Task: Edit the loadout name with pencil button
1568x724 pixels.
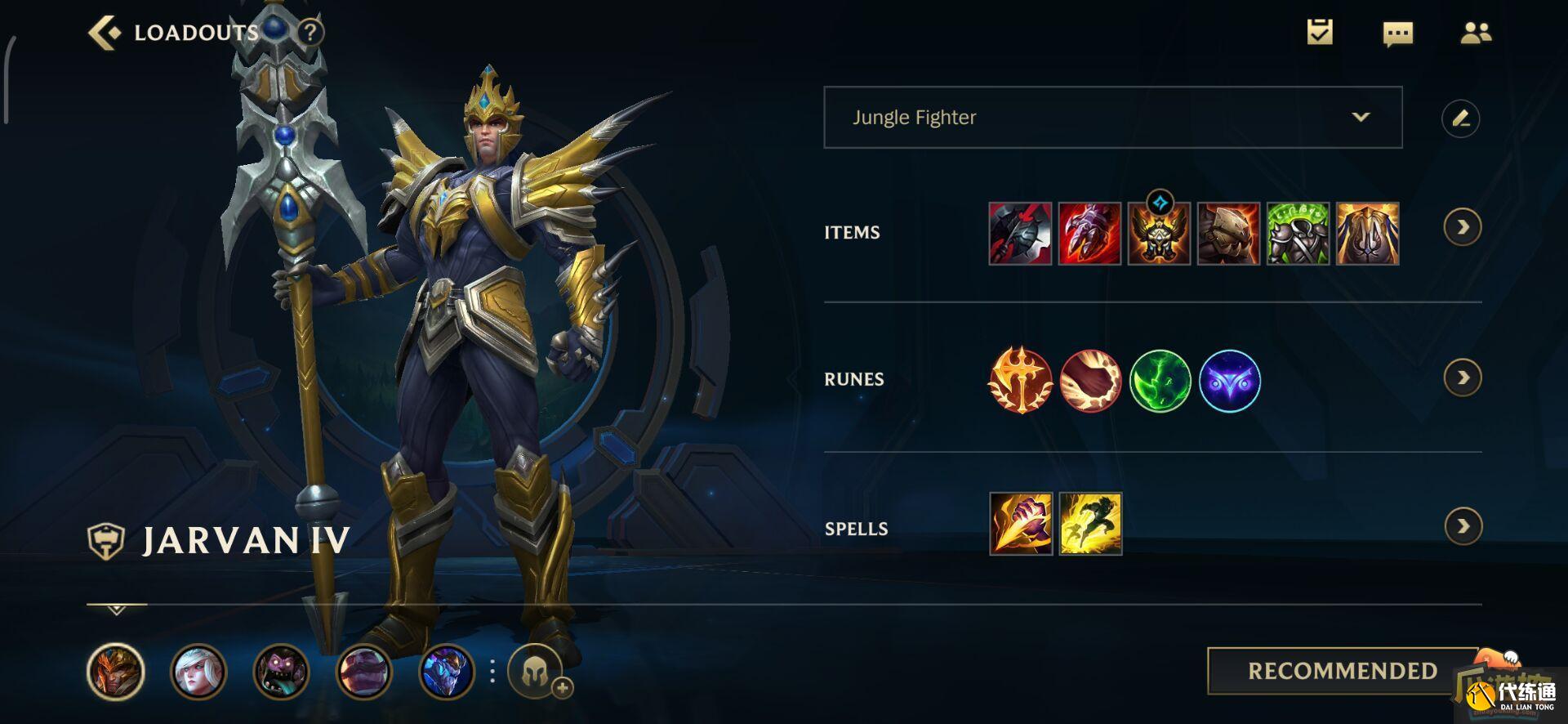Action: pos(1460,118)
